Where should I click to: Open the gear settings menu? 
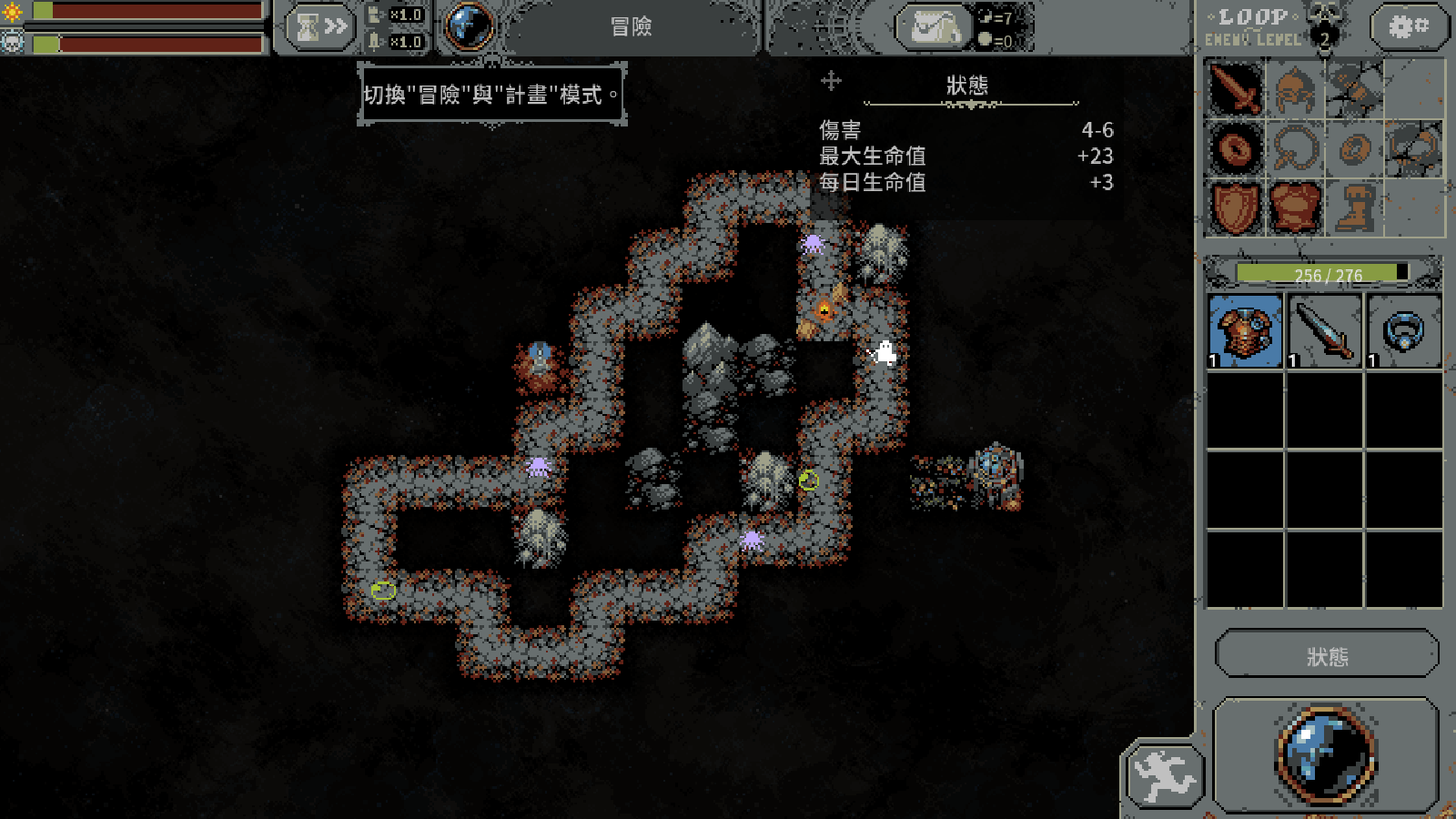tap(1406, 27)
